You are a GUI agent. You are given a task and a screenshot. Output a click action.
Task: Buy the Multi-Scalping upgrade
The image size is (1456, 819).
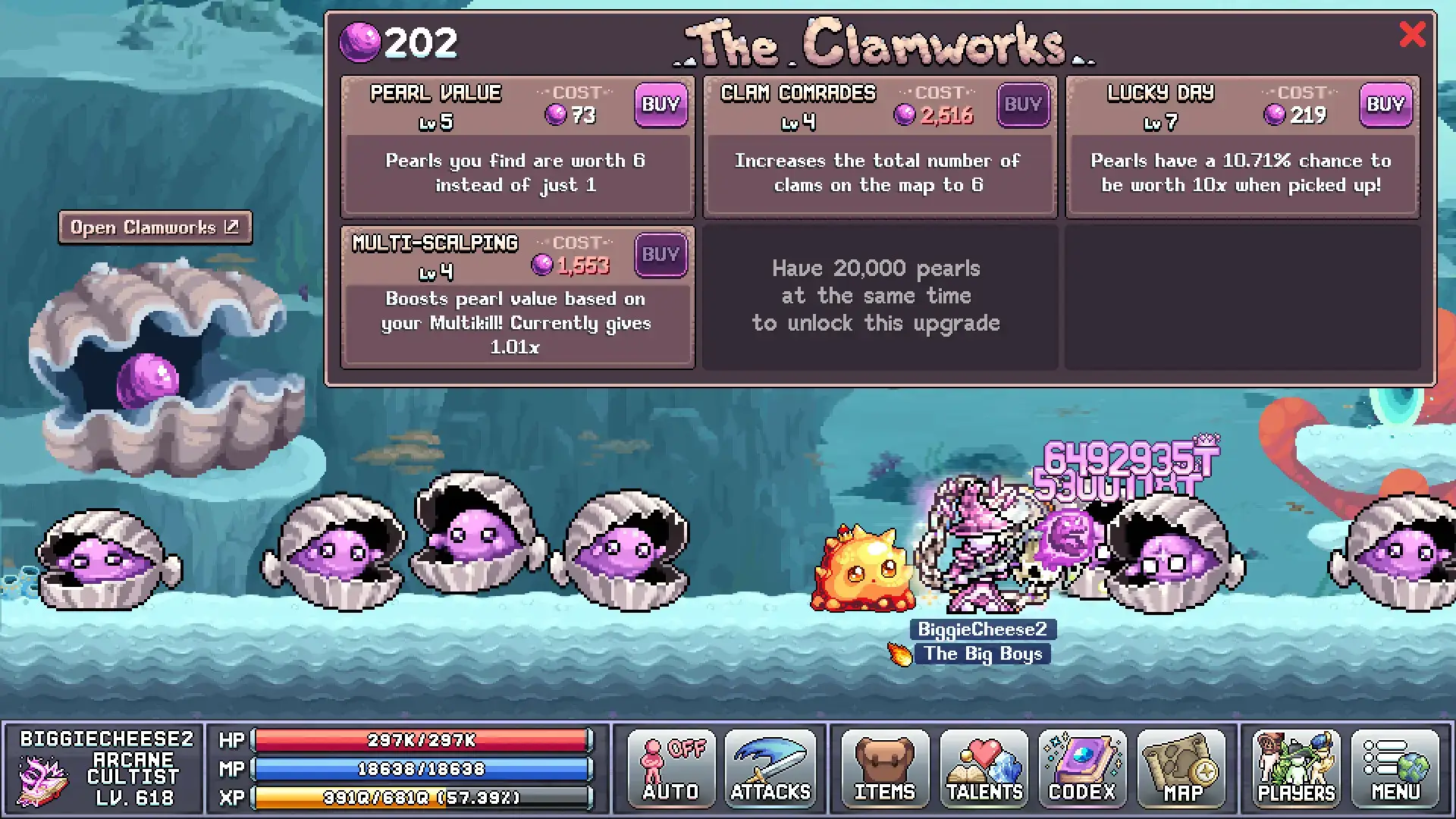tap(661, 255)
